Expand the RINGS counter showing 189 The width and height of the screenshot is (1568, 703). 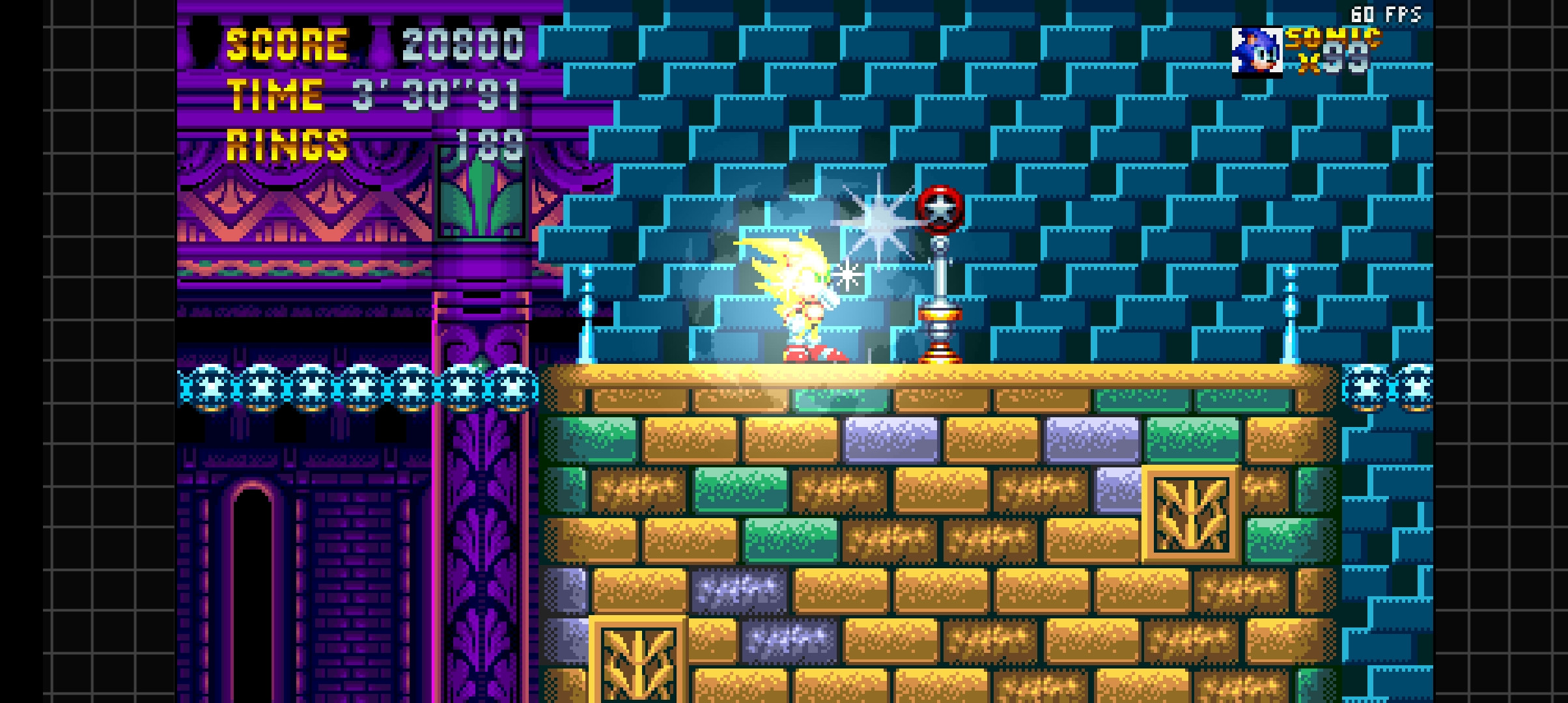tap(492, 146)
